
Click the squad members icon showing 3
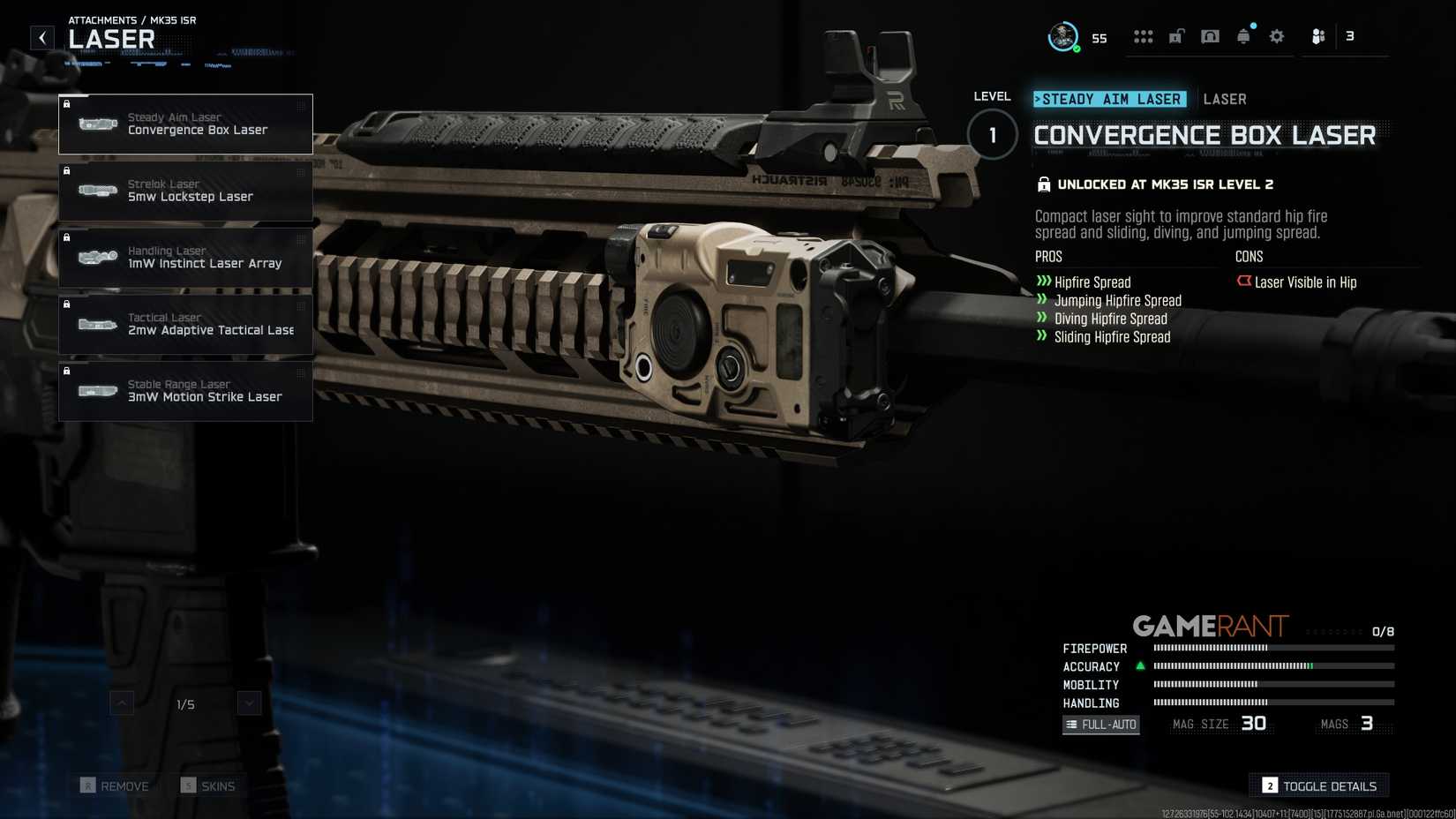coord(1318,36)
